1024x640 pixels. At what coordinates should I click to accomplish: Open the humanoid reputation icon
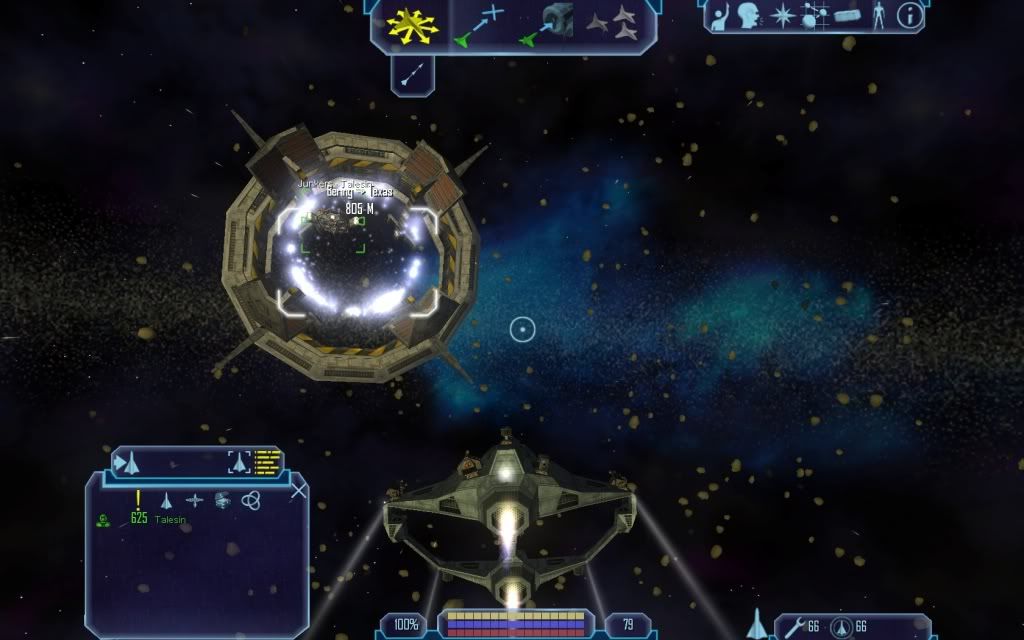(x=879, y=15)
